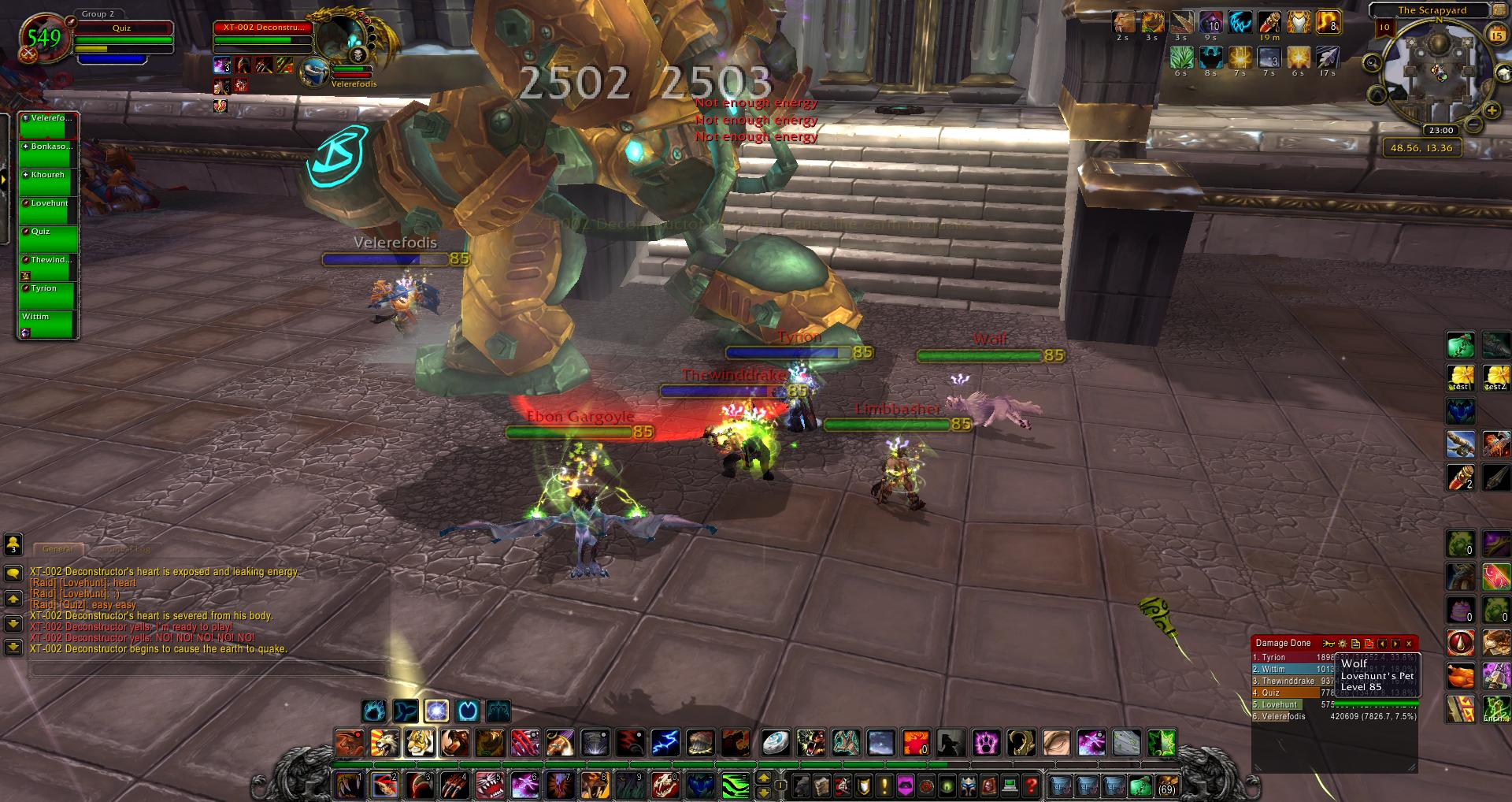
Task: Target Tyrion from the raid frame list
Action: [x=48, y=295]
